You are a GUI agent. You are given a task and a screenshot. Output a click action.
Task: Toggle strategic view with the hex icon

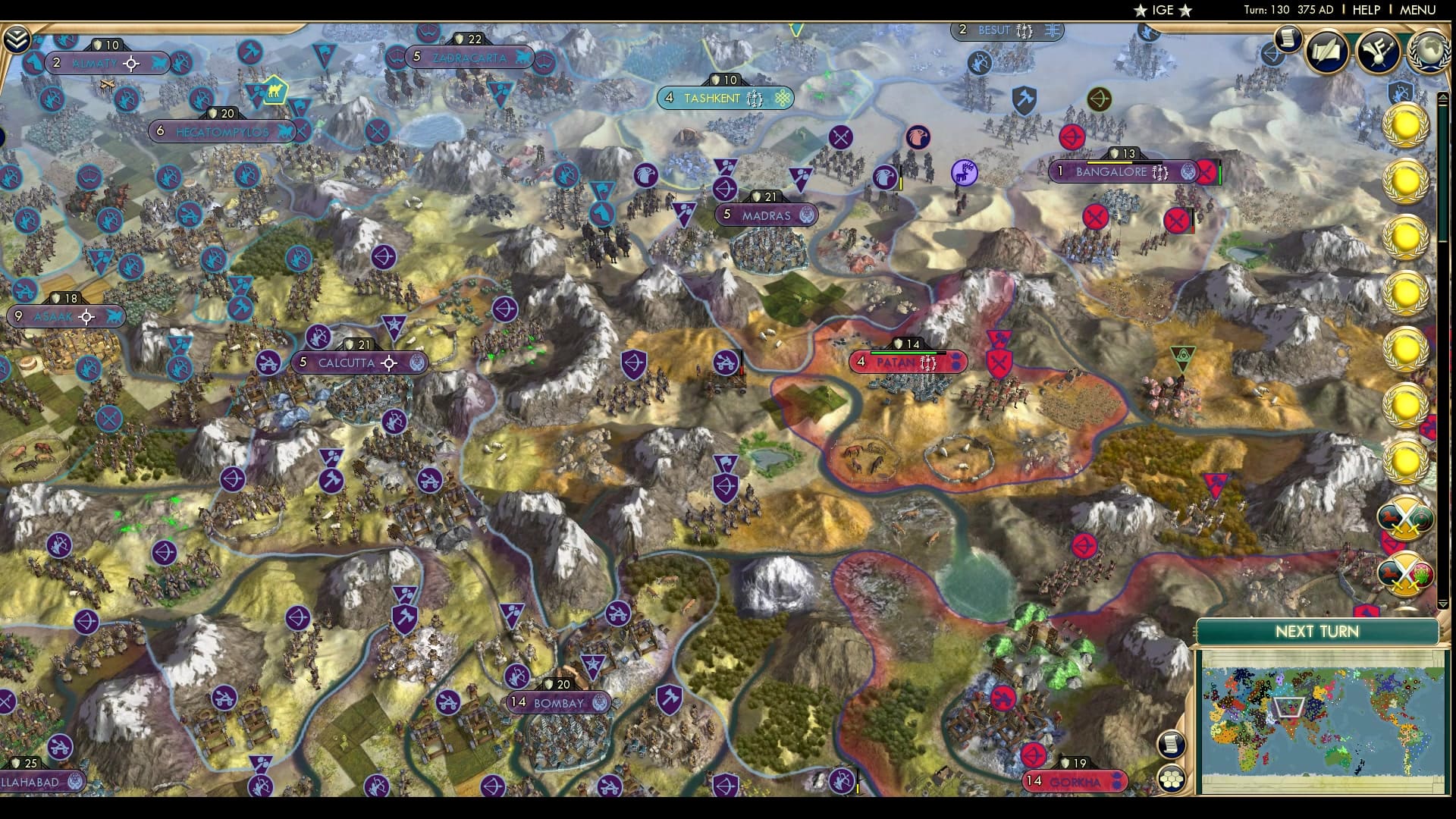(x=1172, y=778)
